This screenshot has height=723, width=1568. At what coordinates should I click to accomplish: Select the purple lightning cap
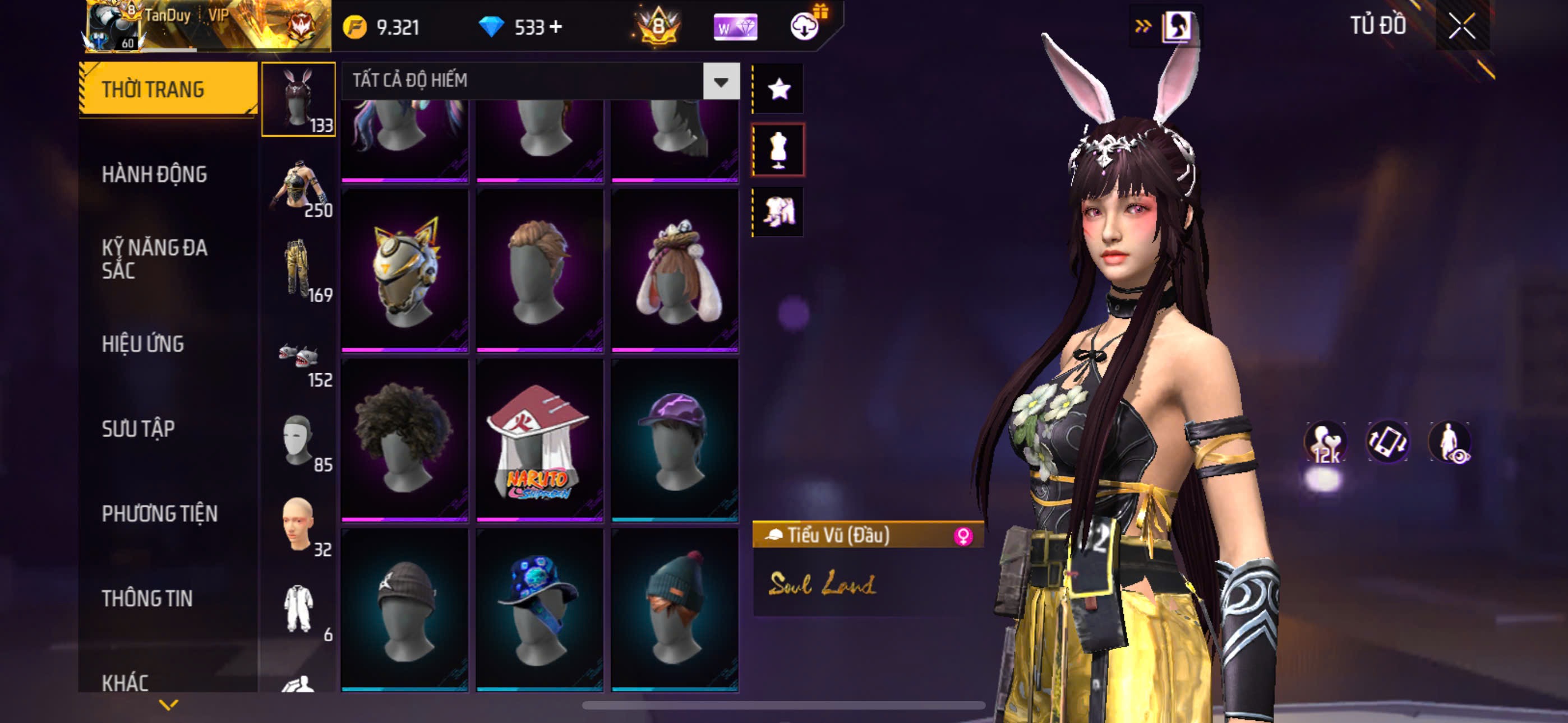675,439
